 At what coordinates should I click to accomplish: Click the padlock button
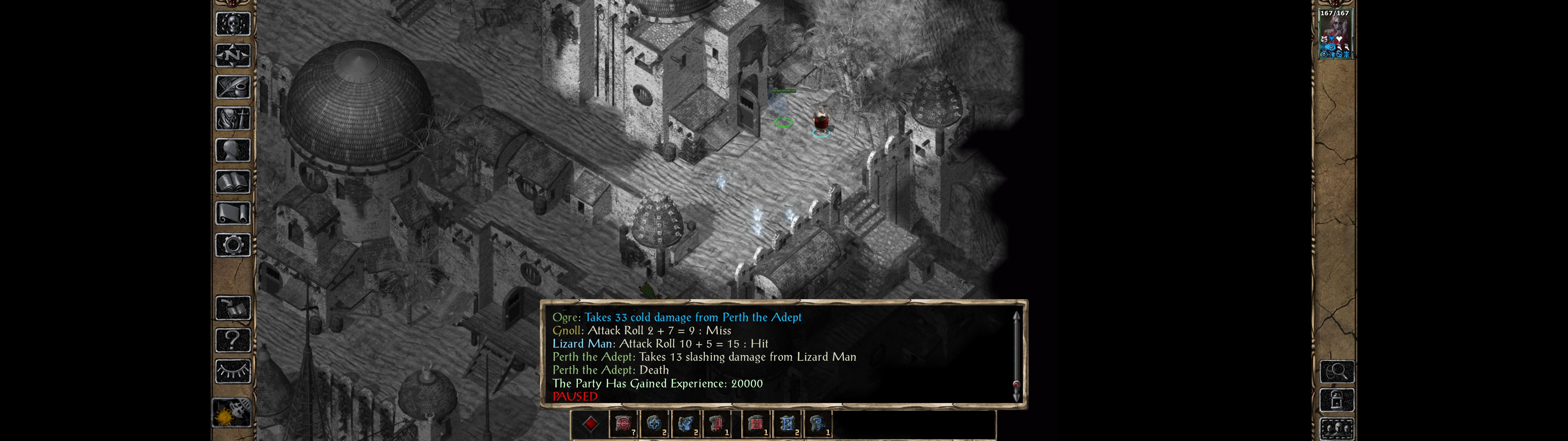point(1337,400)
